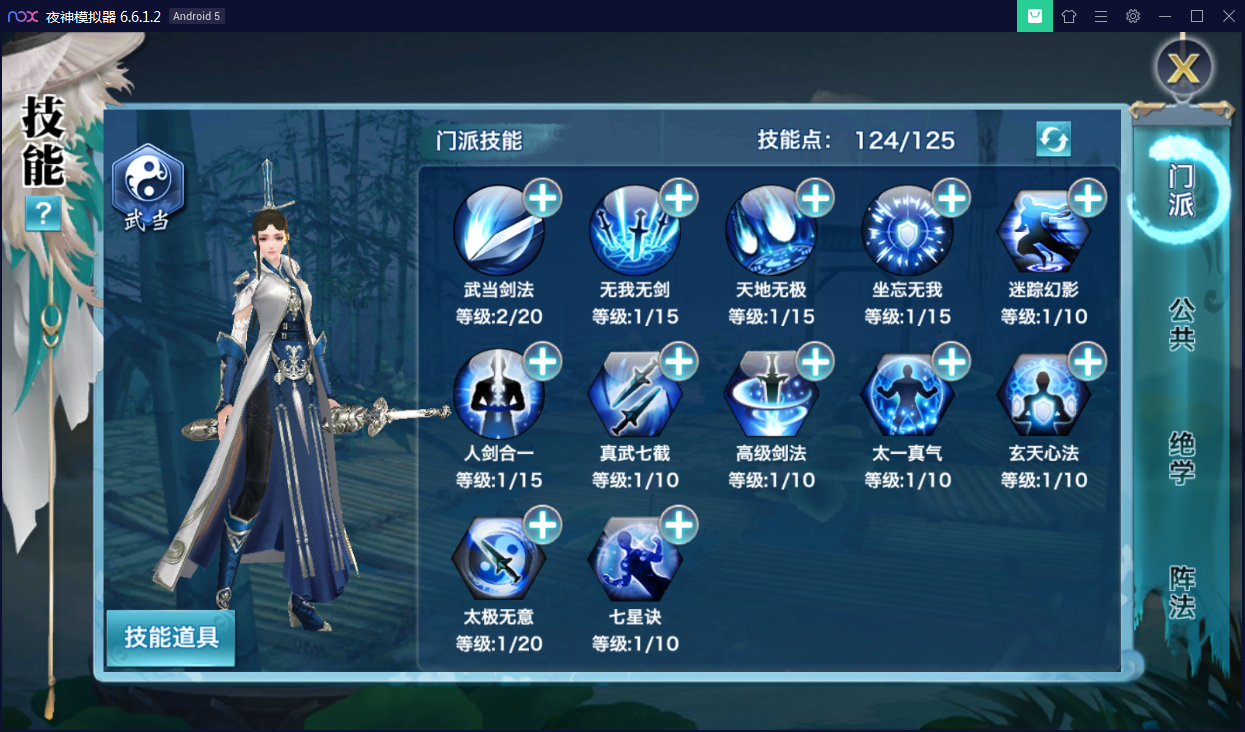The height and width of the screenshot is (732, 1245).
Task: Select the 武当剑法 skill icon
Action: [499, 231]
